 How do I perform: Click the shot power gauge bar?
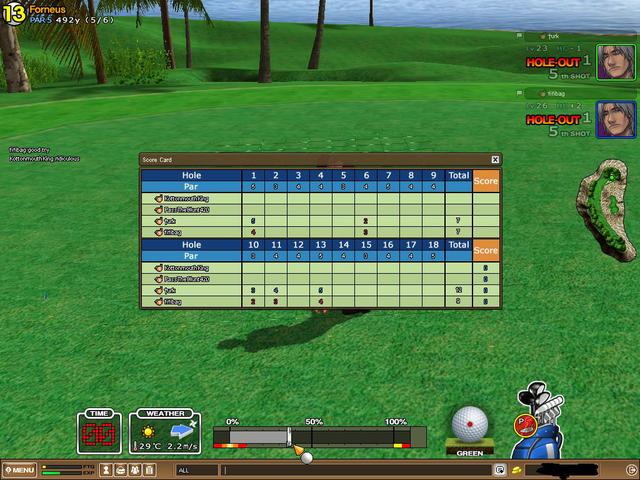pyautogui.click(x=317, y=437)
